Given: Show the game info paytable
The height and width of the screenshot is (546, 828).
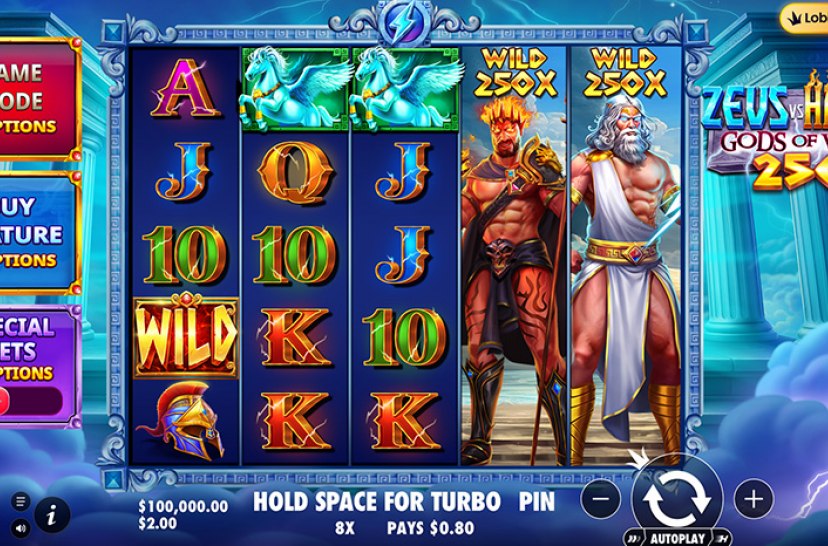Looking at the screenshot, I should click(50, 515).
